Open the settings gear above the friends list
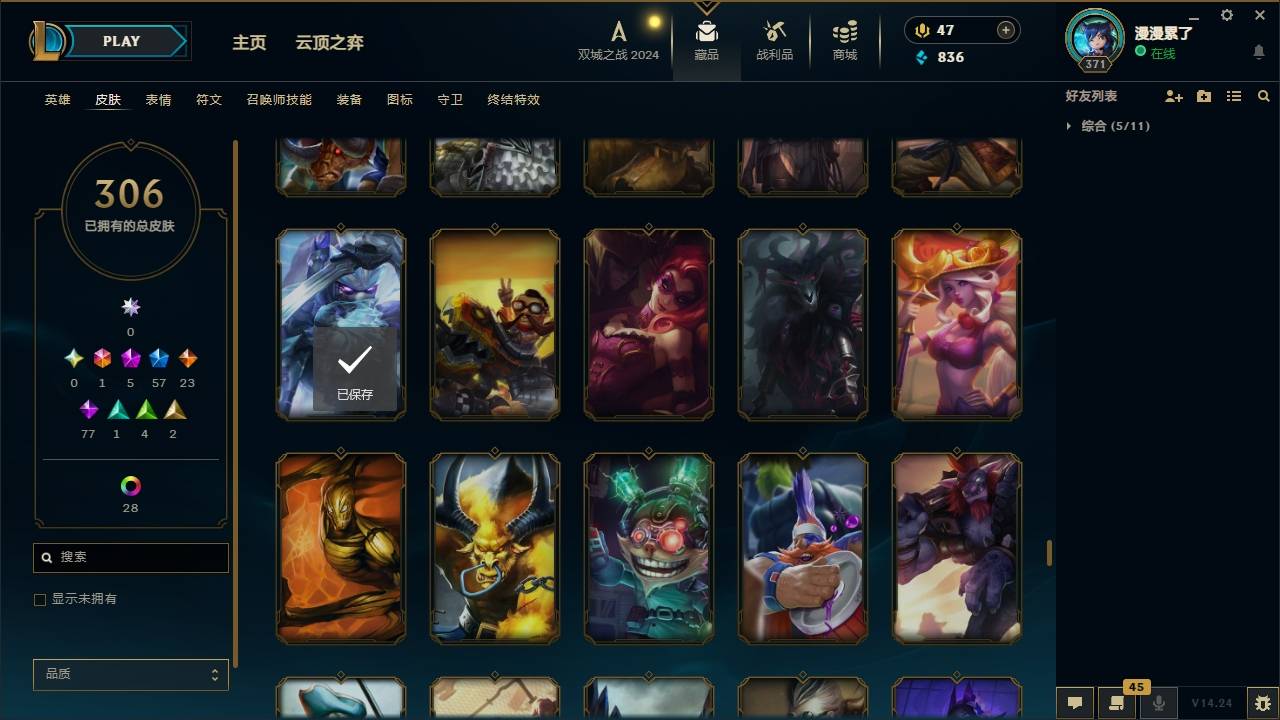Image resolution: width=1280 pixels, height=720 pixels. (1226, 15)
